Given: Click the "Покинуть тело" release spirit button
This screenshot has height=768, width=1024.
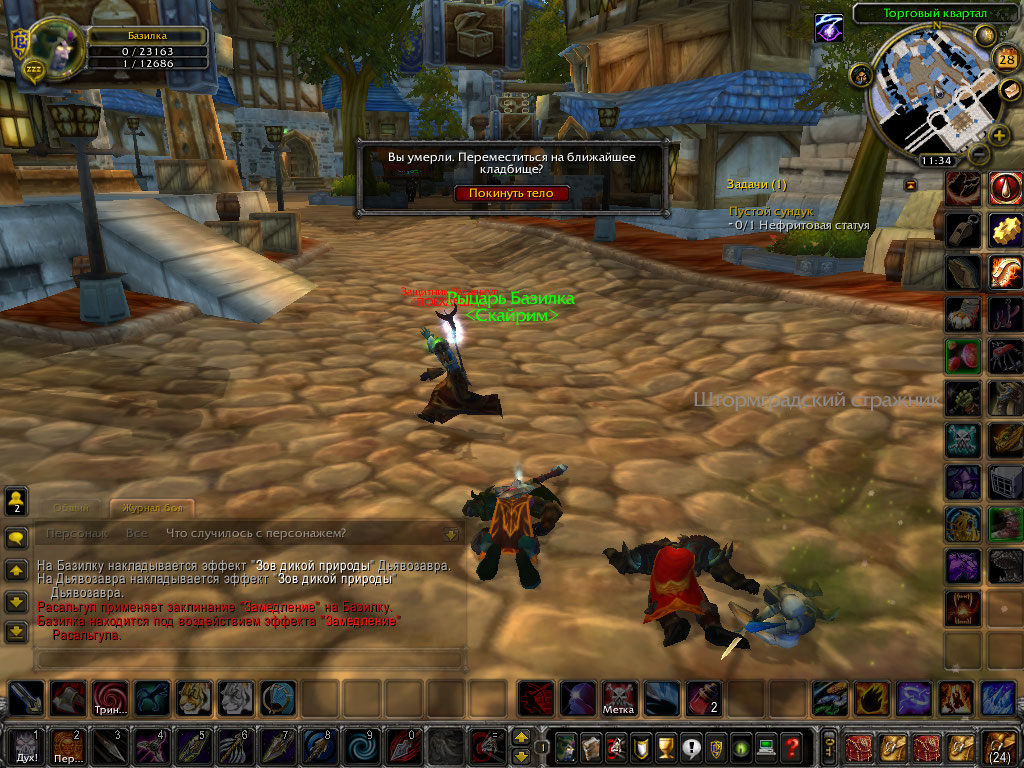Looking at the screenshot, I should pyautogui.click(x=511, y=193).
